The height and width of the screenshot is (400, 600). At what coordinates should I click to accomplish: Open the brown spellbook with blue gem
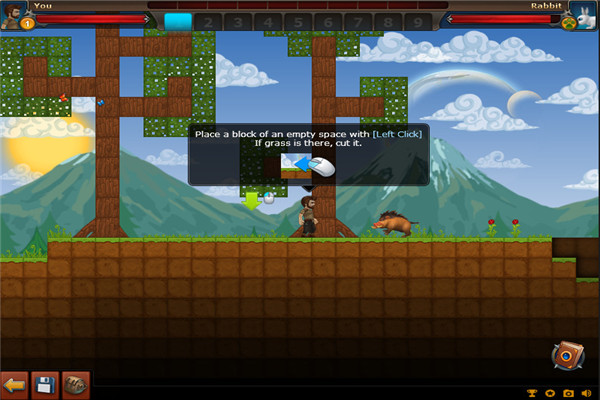566,356
